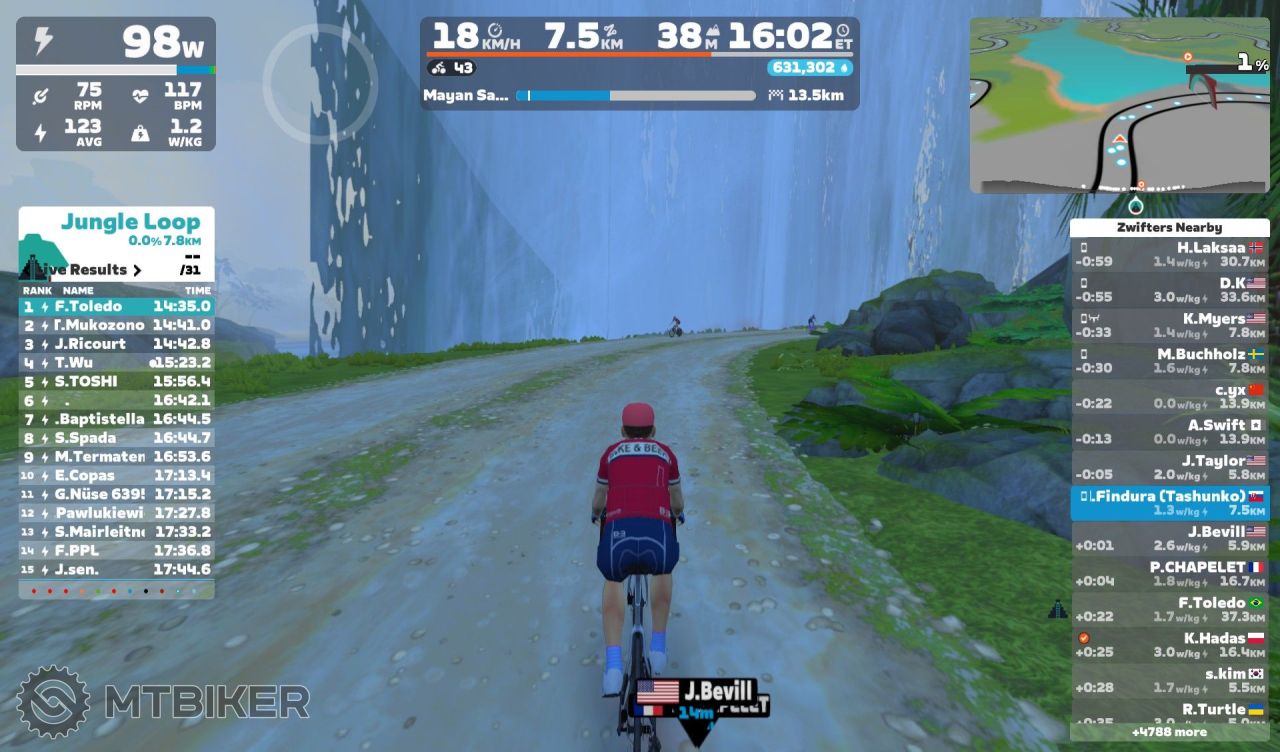
Task: Select K.Hadas in Zwifters Nearby
Action: pyautogui.click(x=1169, y=644)
